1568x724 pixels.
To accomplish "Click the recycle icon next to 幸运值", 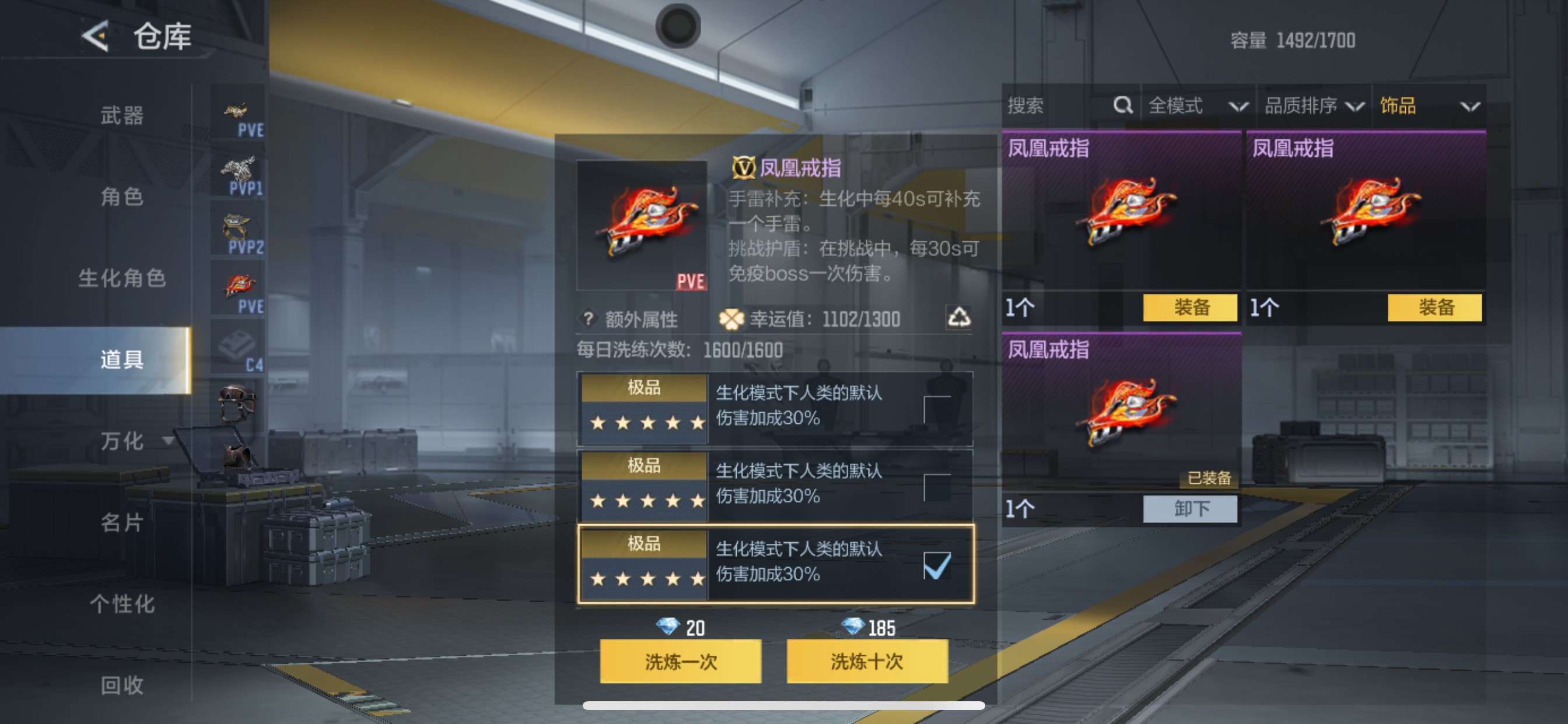I will [963, 318].
